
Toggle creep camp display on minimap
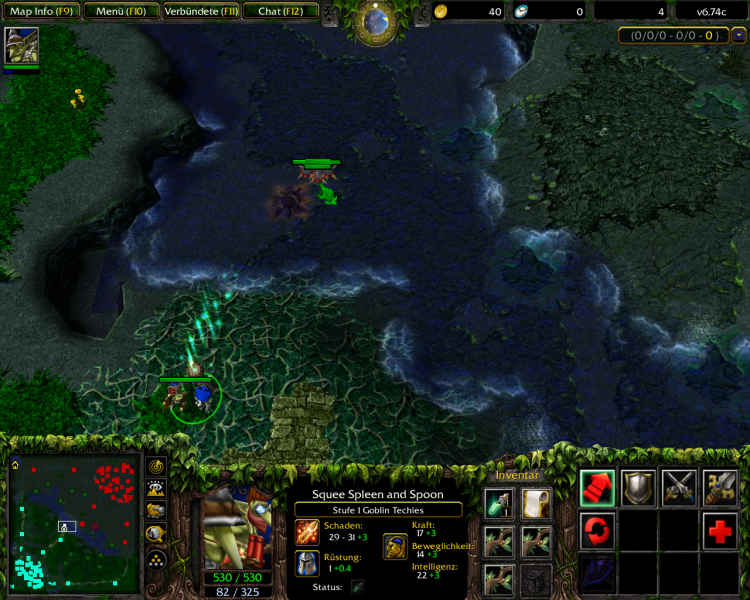156,533
